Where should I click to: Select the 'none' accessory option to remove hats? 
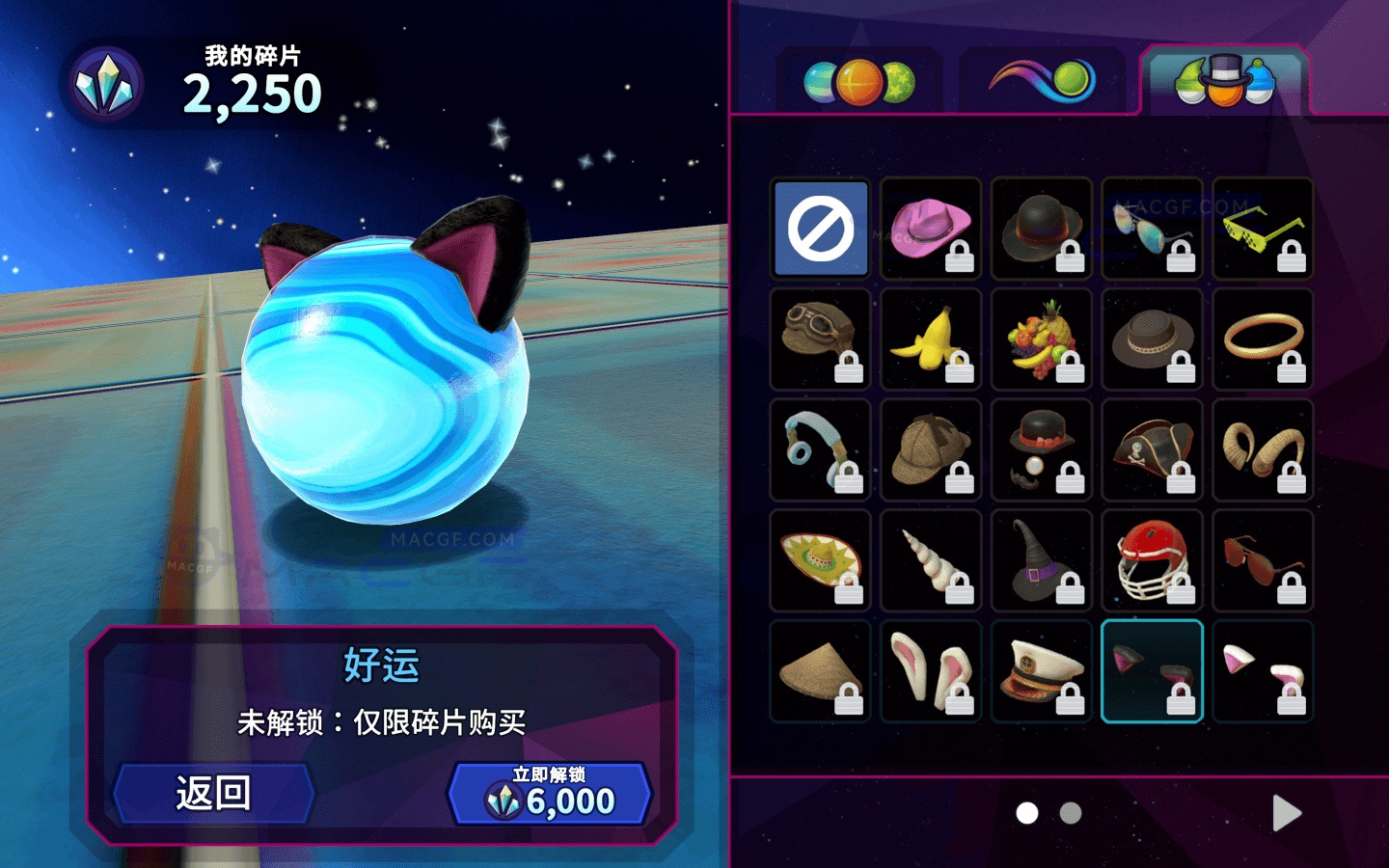[x=820, y=229]
